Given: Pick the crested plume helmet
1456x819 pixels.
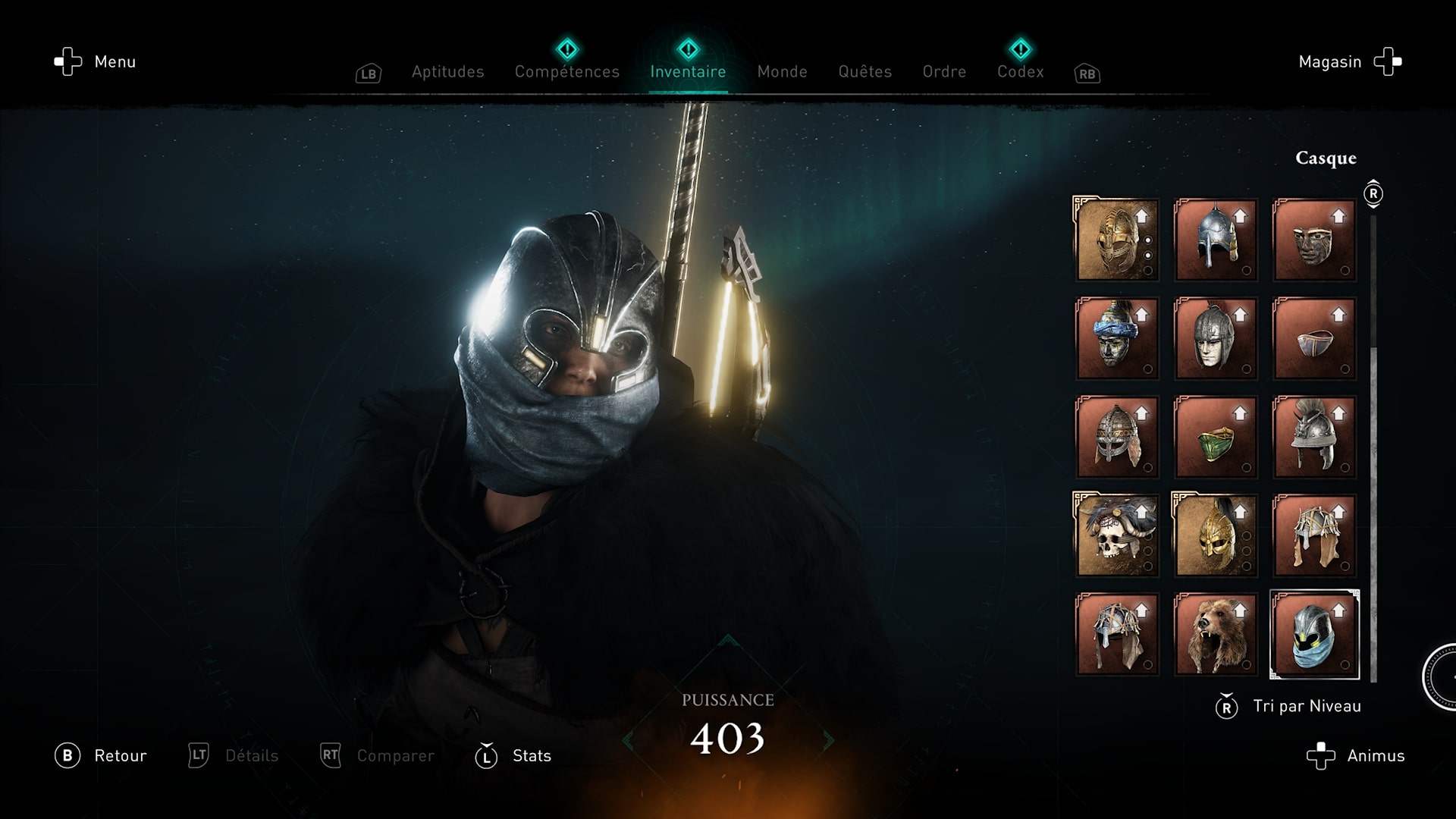Looking at the screenshot, I should coord(1314,437).
